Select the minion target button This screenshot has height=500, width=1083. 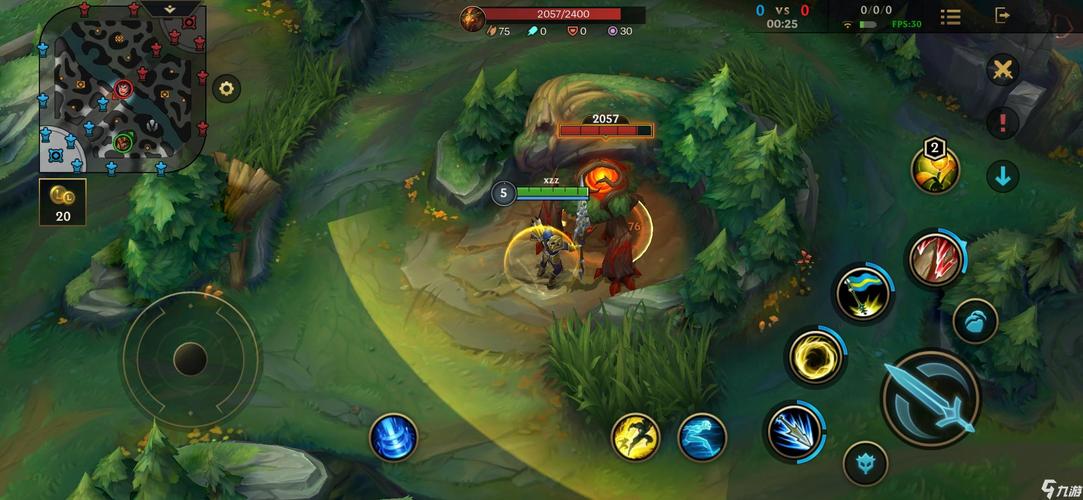point(974,322)
